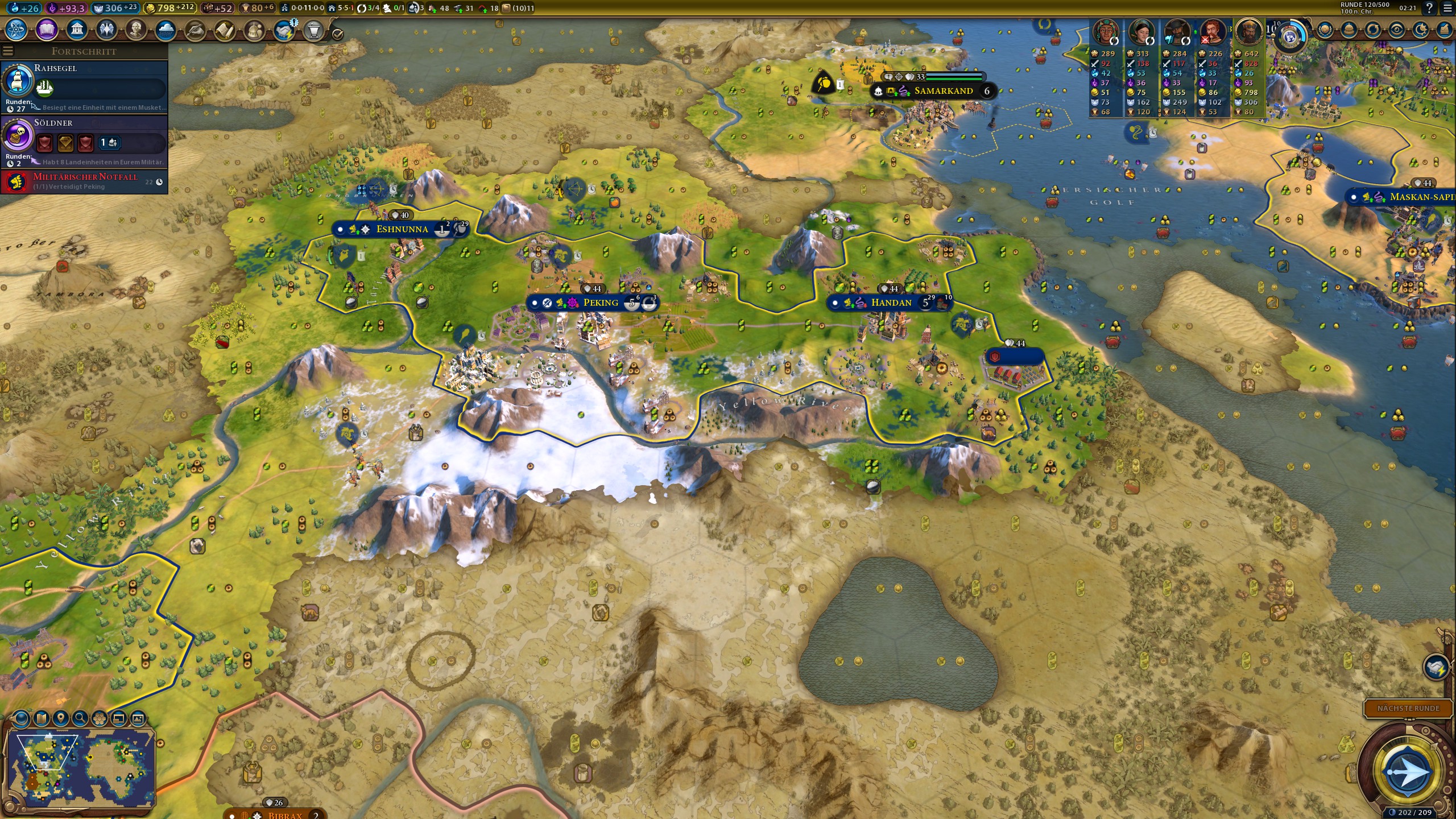
Task: Select the Handan city banner
Action: (x=891, y=303)
